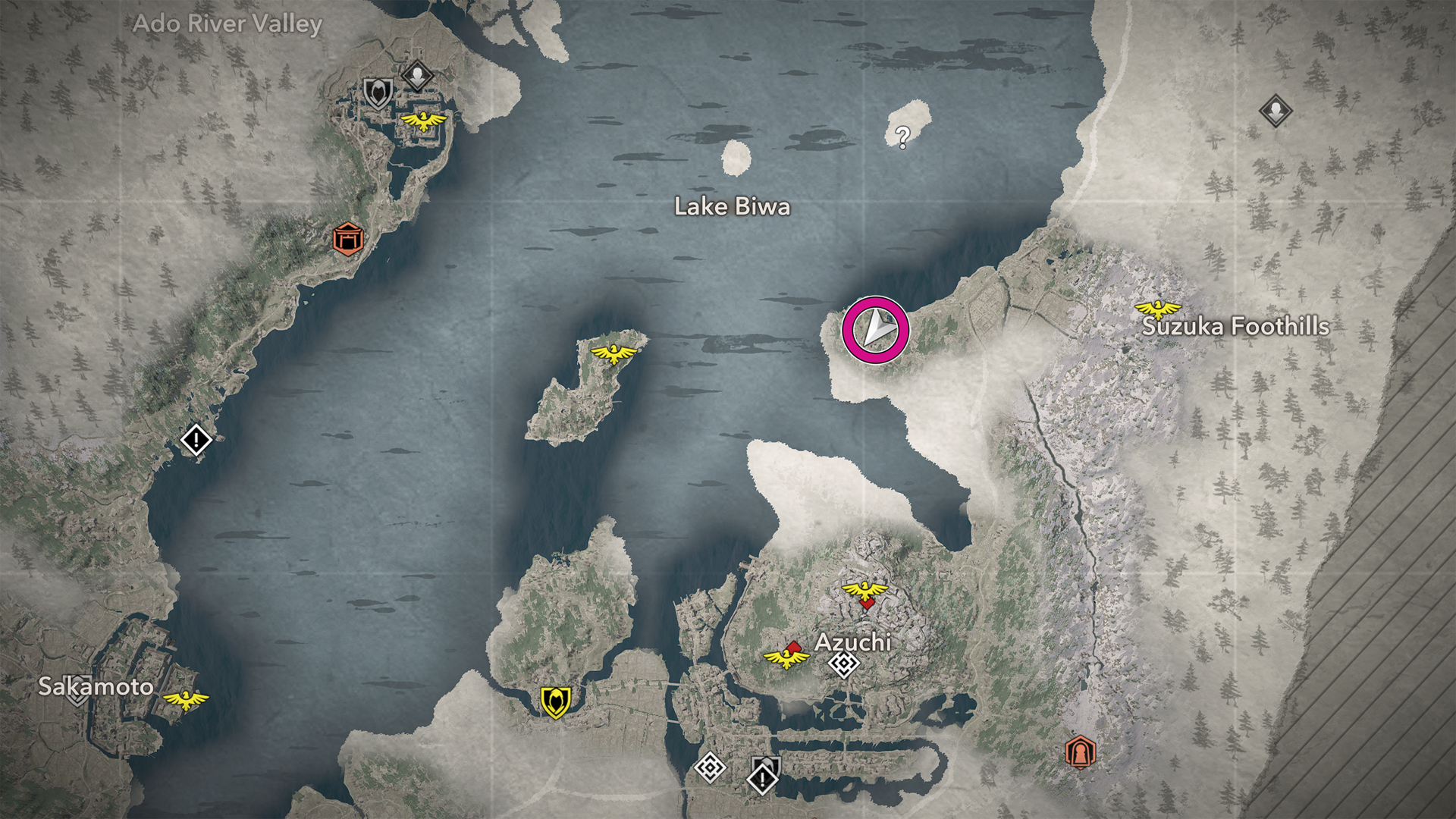Screen dimensions: 1456x819
Task: Select the viewpoint eagle in the Ado River Valley castle
Action: pos(423,120)
